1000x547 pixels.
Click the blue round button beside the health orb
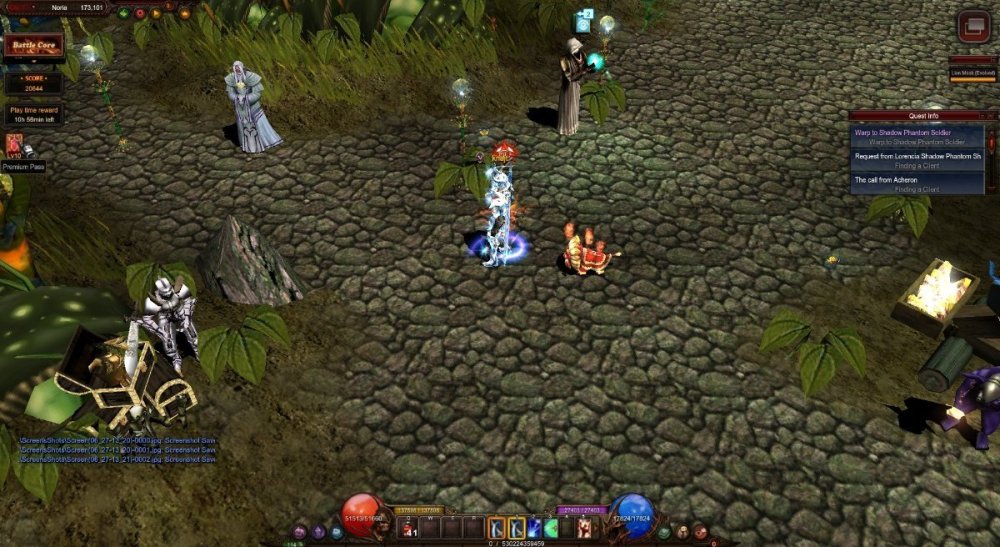[x=336, y=532]
